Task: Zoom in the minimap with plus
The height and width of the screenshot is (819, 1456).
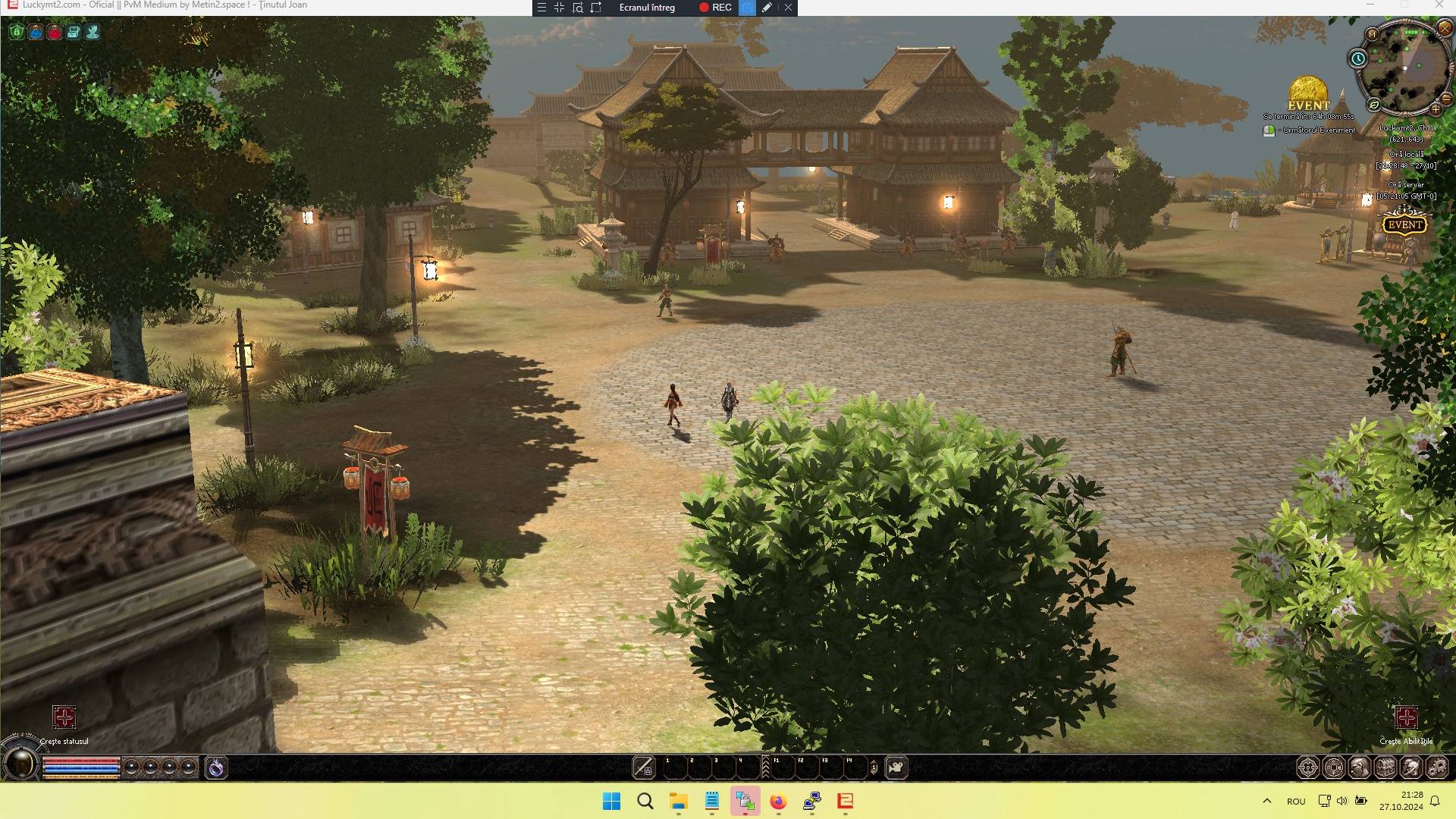Action: (1436, 109)
